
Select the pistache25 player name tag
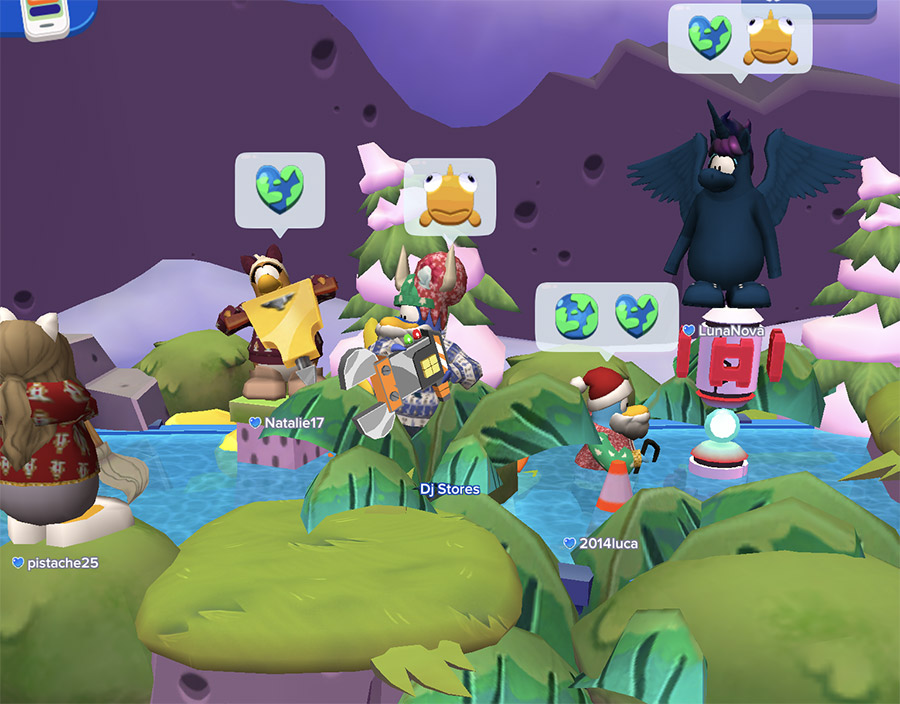click(x=56, y=563)
